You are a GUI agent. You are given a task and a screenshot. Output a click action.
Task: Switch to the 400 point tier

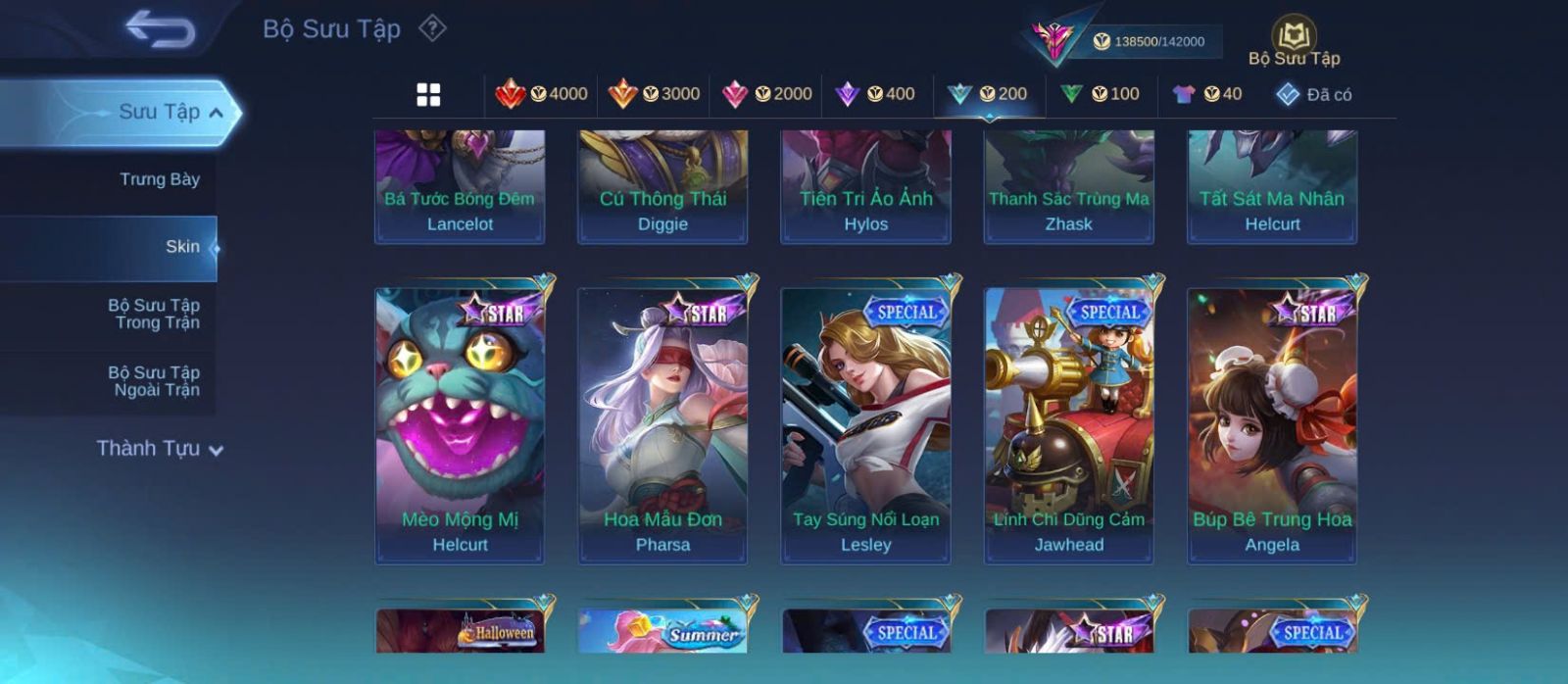click(x=875, y=94)
